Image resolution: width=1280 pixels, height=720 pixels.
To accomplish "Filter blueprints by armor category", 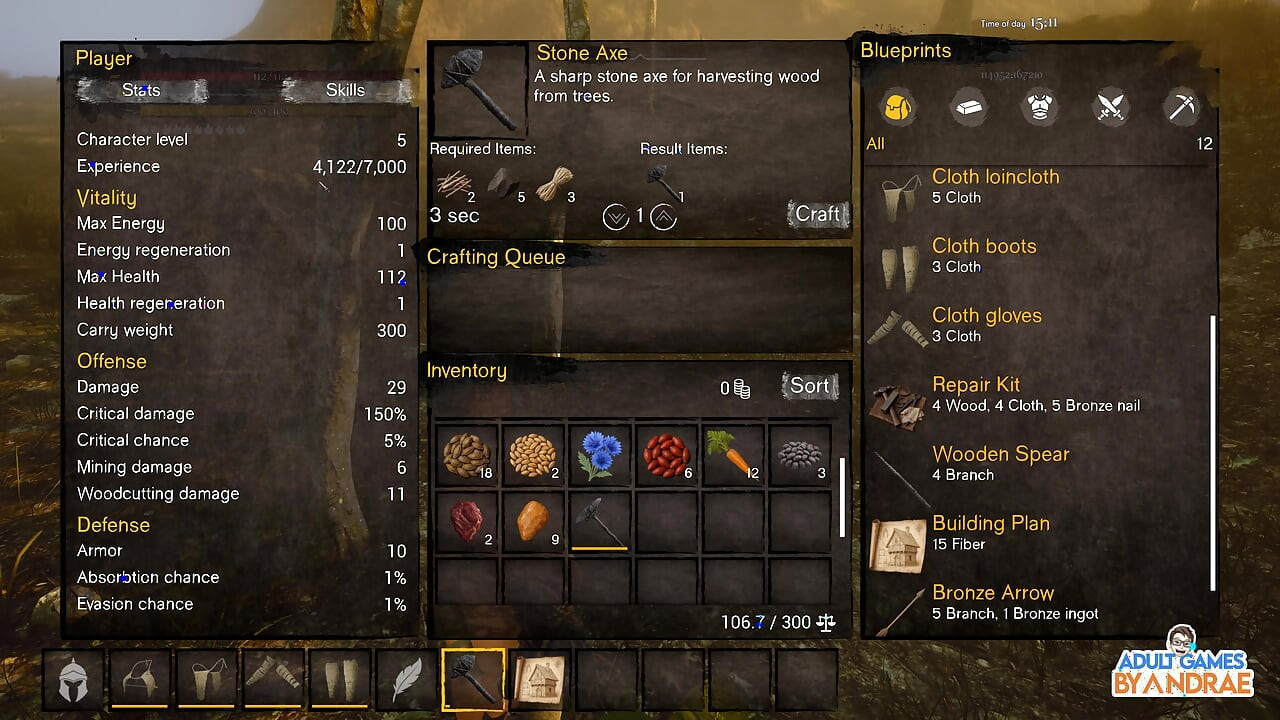I will [x=1040, y=107].
